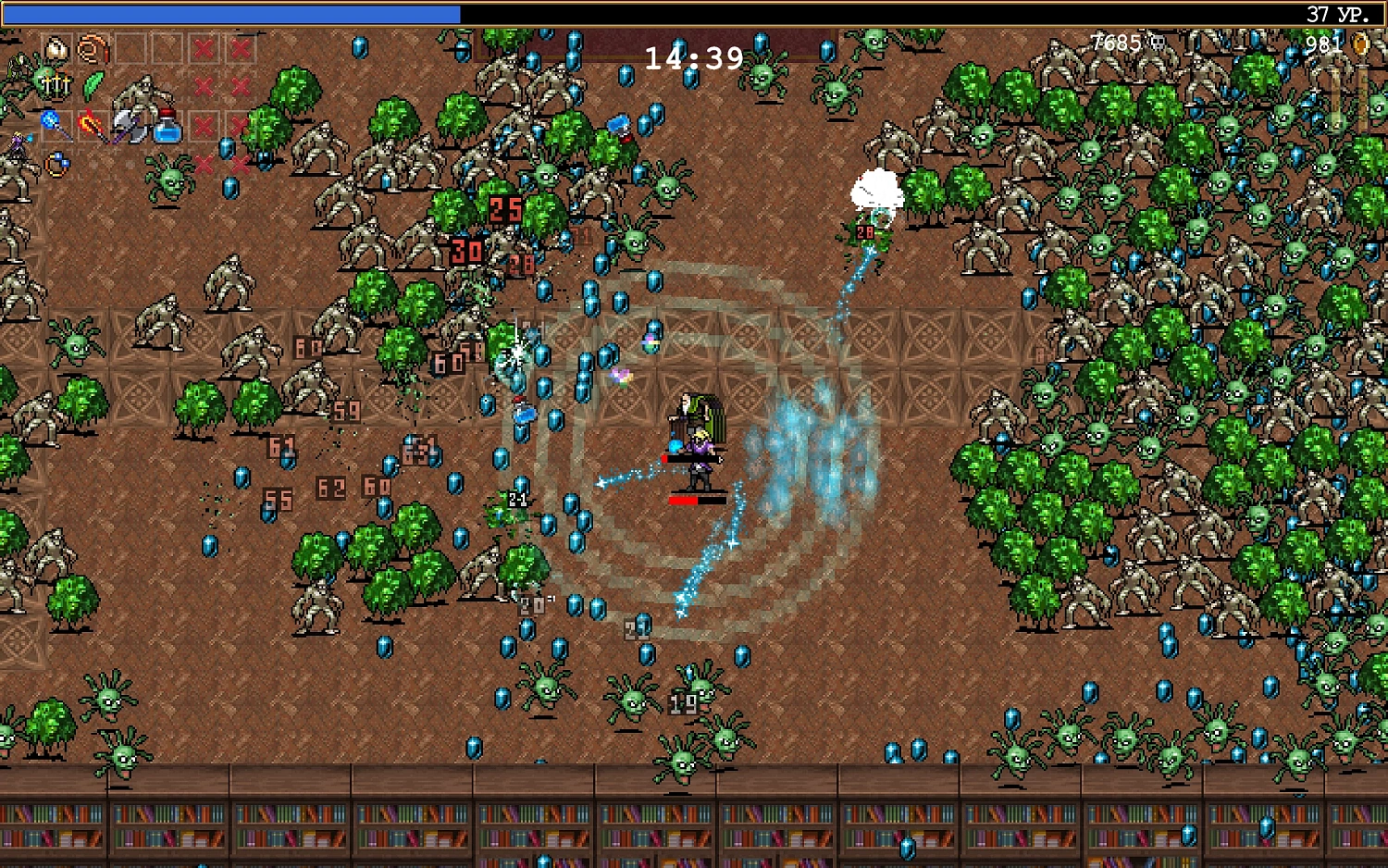Click the blue potion item icon
This screenshot has width=1388, height=868.
167,126
